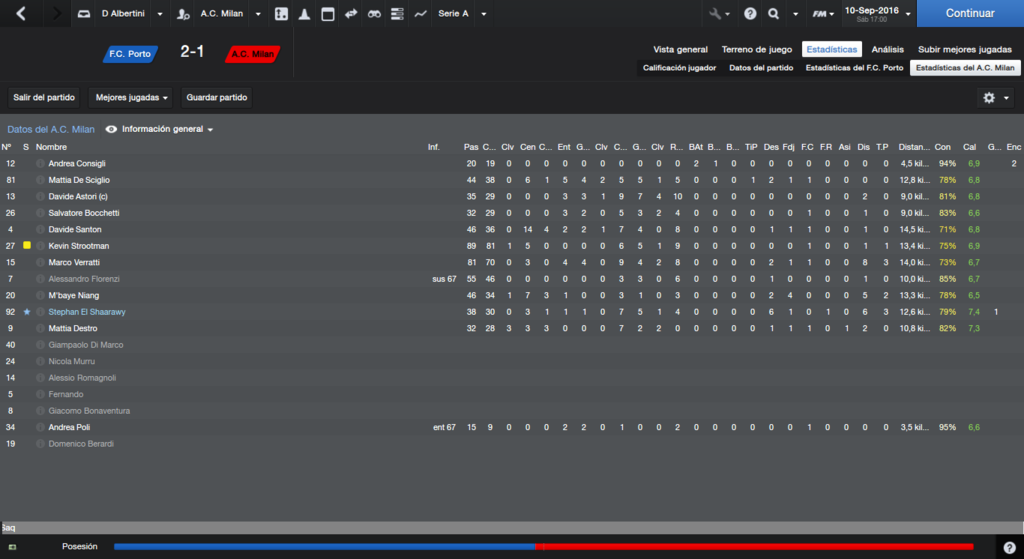Click Salir del partido button
Viewport: 1024px width, 559px height.
[44, 98]
